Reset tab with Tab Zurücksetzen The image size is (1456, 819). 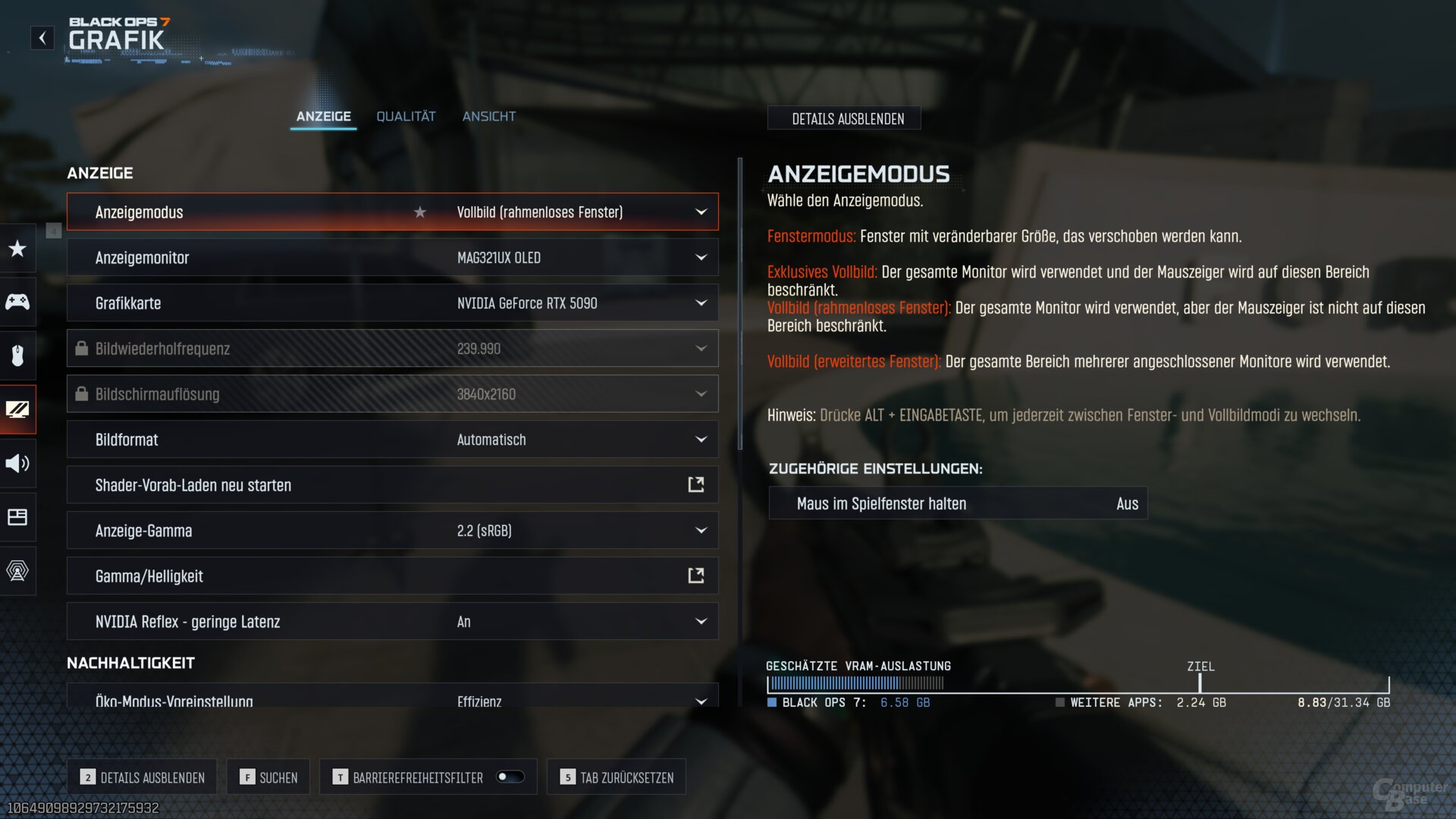tap(617, 777)
